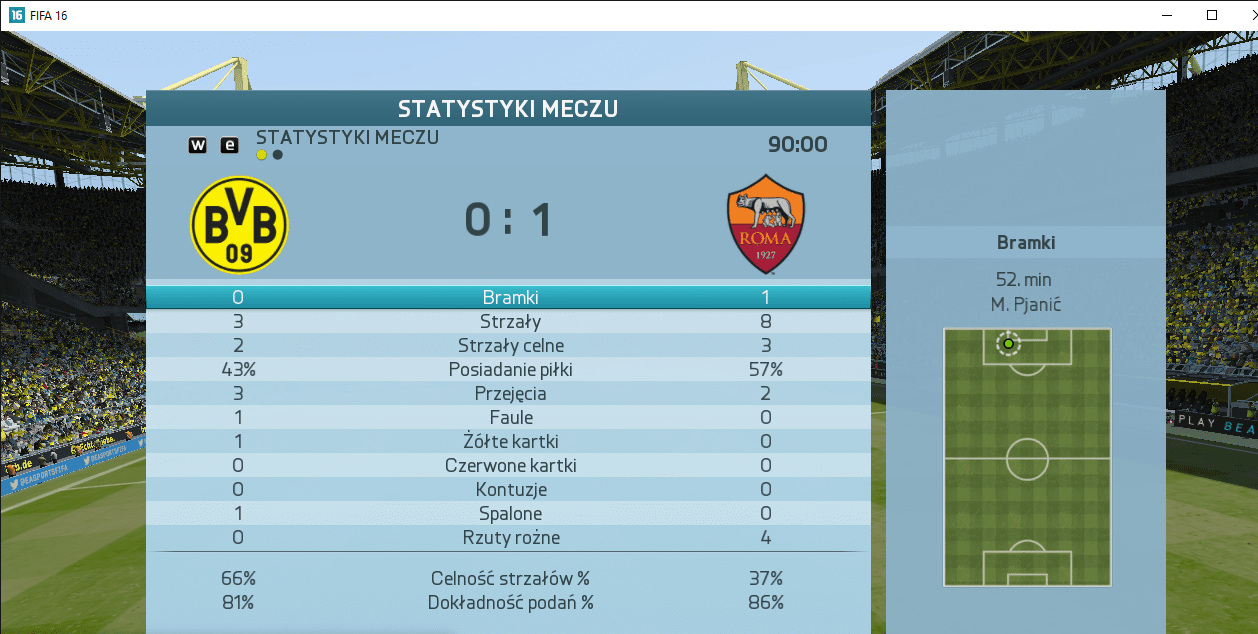Click the Posiadanie piłki row

510,369
